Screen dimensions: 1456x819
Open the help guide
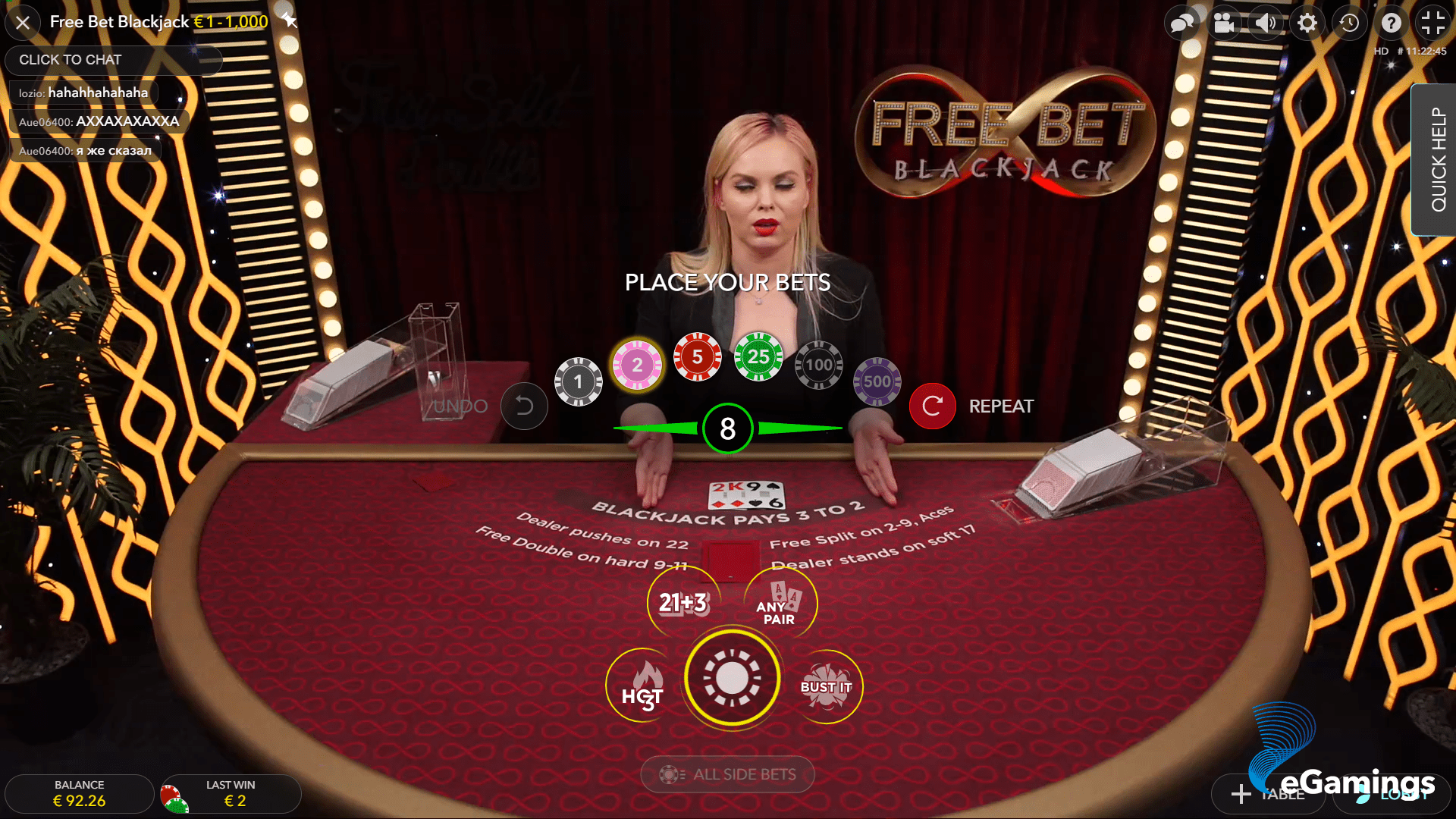(1391, 23)
